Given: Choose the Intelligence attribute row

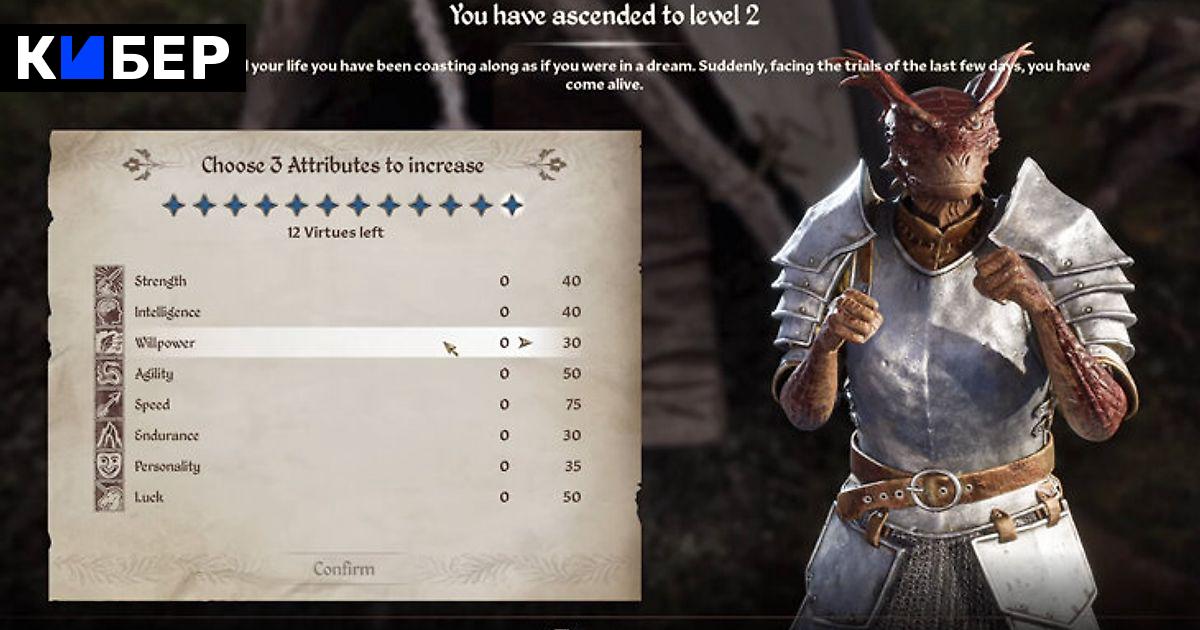Looking at the screenshot, I should [x=340, y=312].
